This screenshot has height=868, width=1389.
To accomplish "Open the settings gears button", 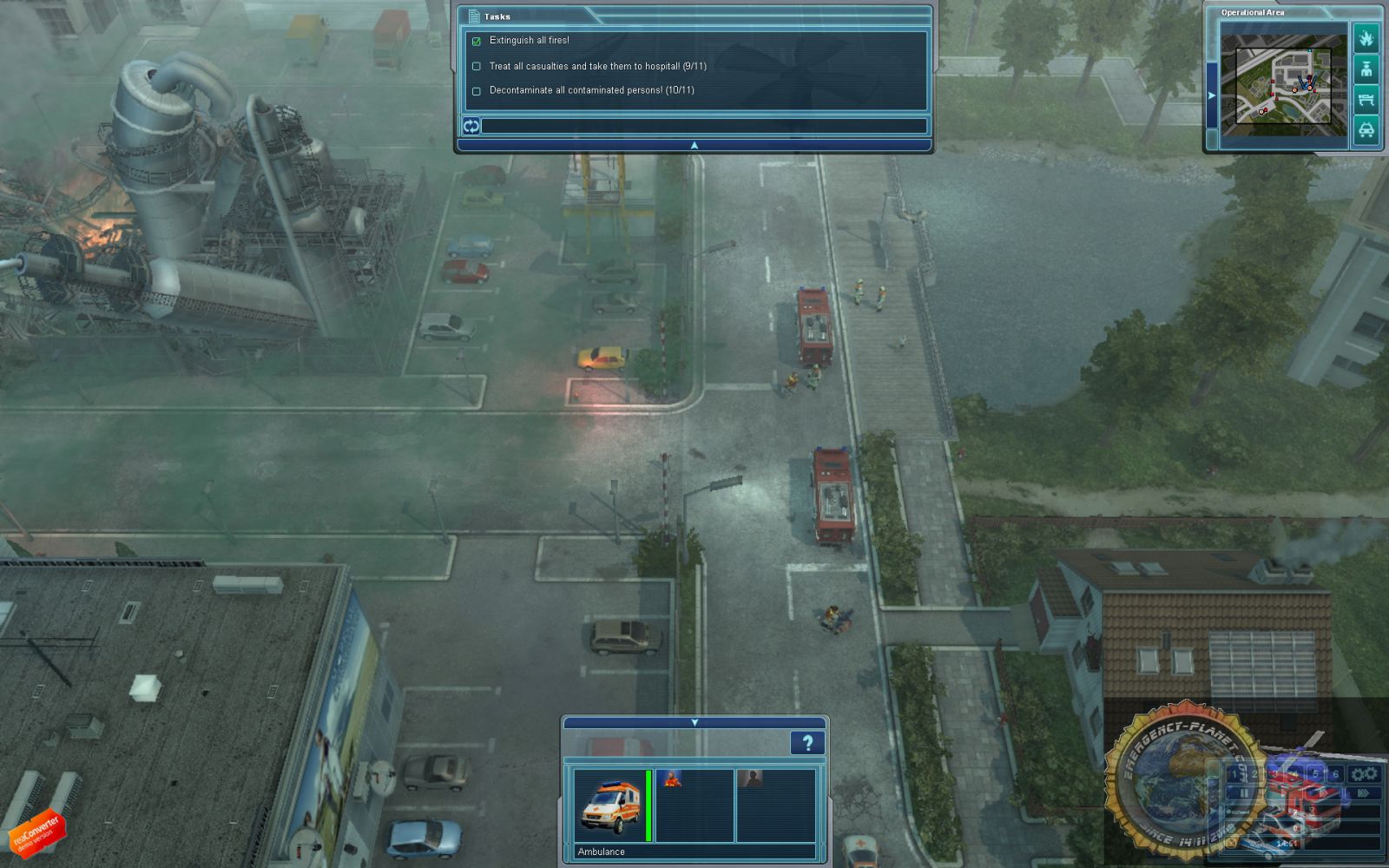I will 1364,774.
